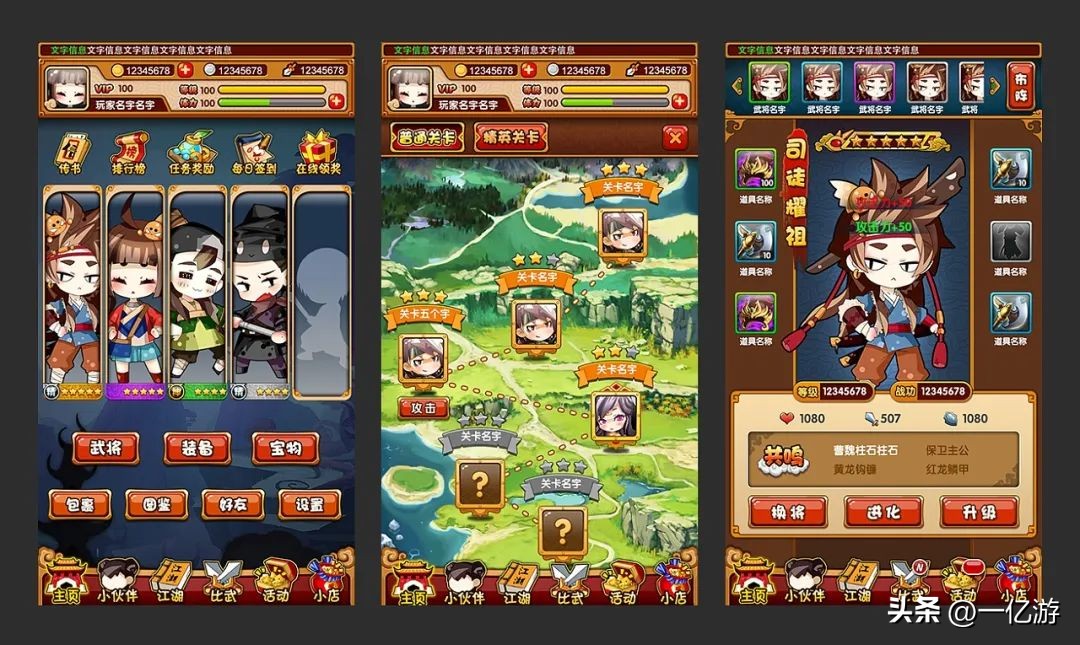Open the 每日签到 daily sign-in
Viewport: 1080px width, 645px height.
pos(252,152)
